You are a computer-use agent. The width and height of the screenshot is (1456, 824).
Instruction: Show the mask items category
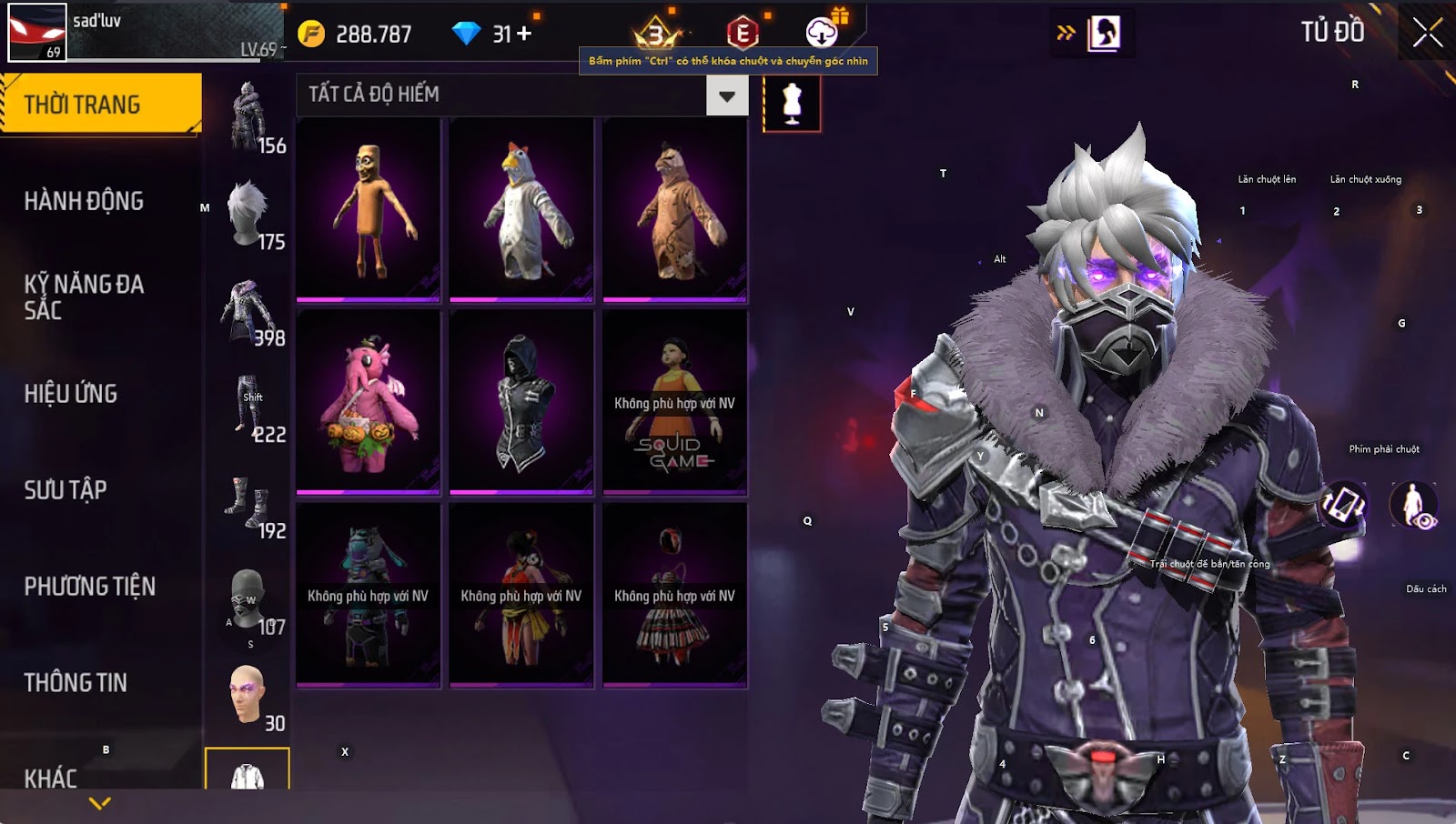(248, 598)
